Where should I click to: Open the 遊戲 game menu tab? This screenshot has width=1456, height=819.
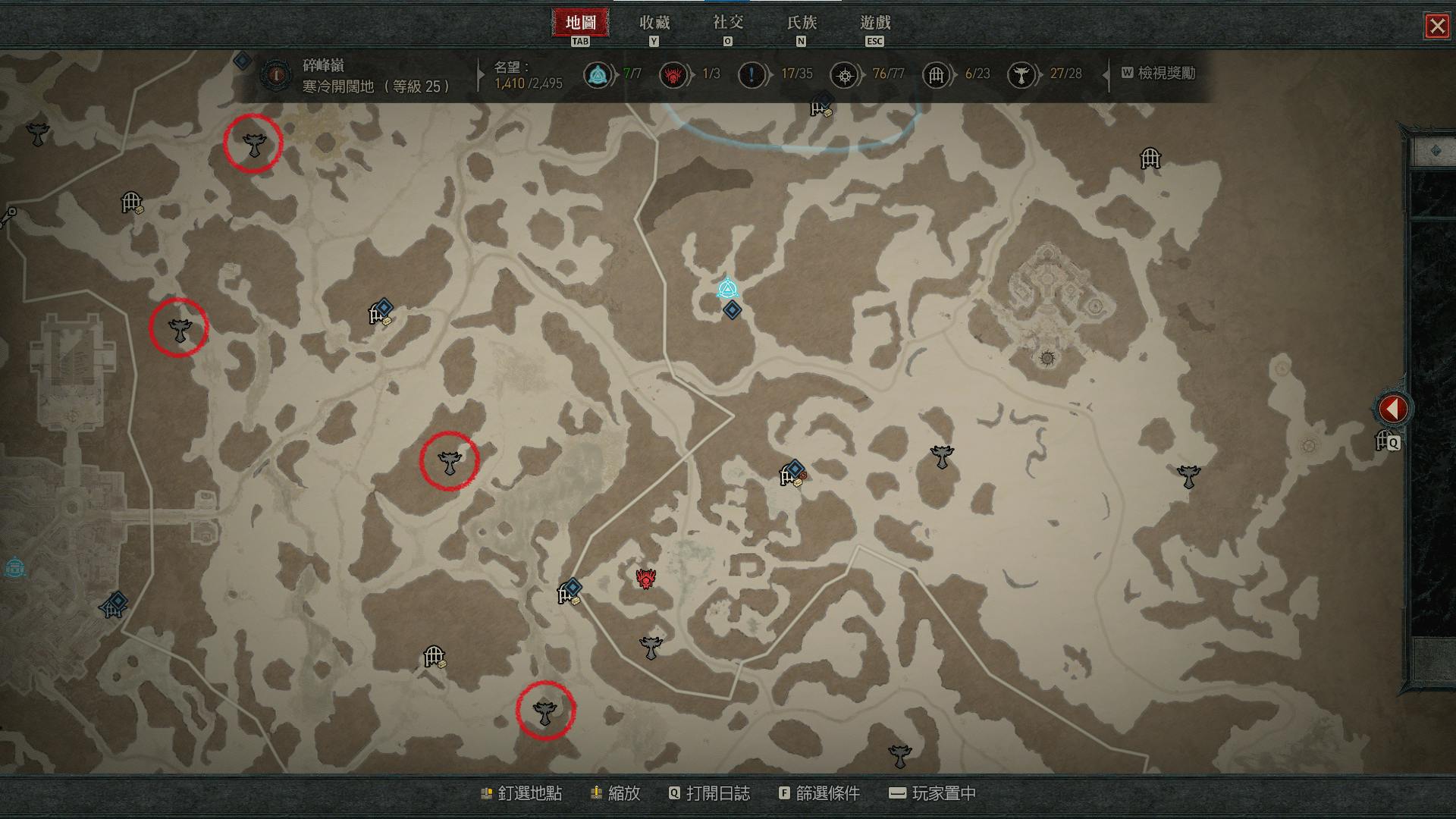pyautogui.click(x=874, y=24)
